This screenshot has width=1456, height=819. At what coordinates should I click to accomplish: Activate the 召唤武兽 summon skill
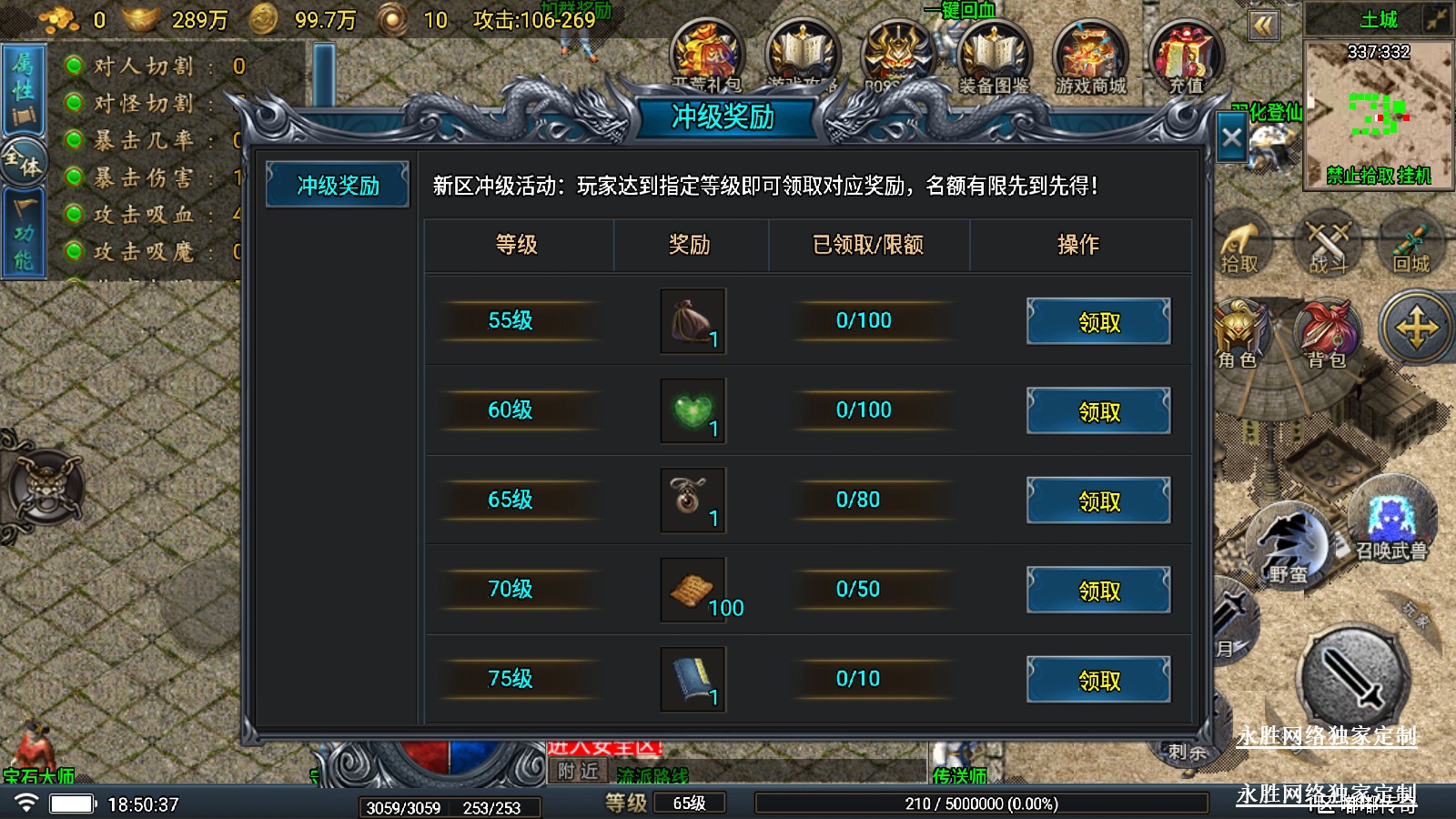1391,521
